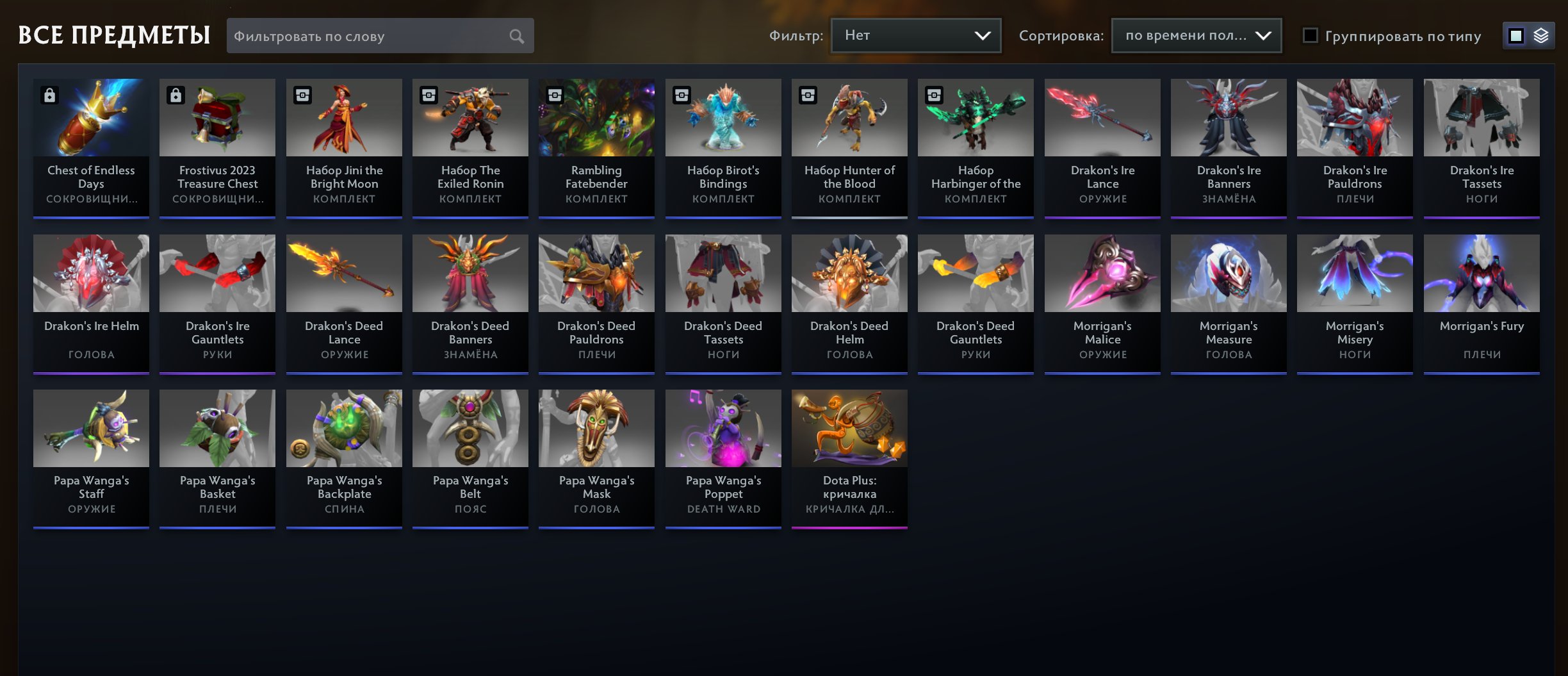Select the Morrigan's Malice weapon
The height and width of the screenshot is (676, 1568).
pos(1102,303)
